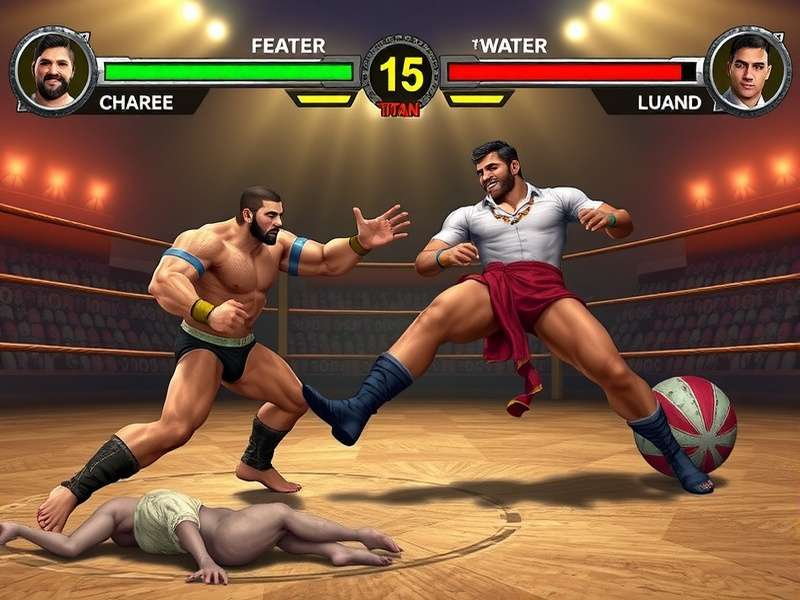This screenshot has height=600, width=800.
Task: Select the Luand fighter portrait
Action: point(747,70)
